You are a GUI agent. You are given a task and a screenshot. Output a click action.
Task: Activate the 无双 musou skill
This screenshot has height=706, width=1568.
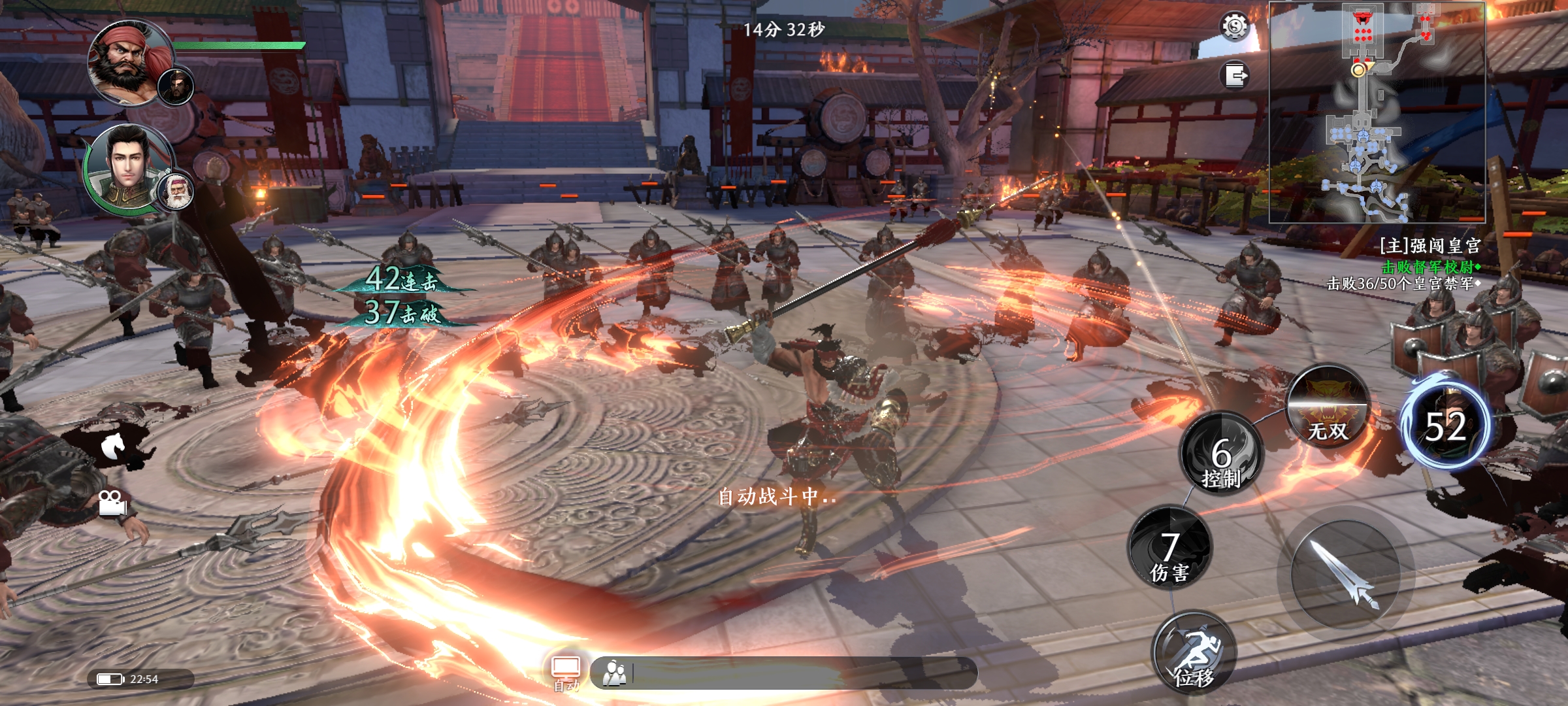(x=1328, y=407)
